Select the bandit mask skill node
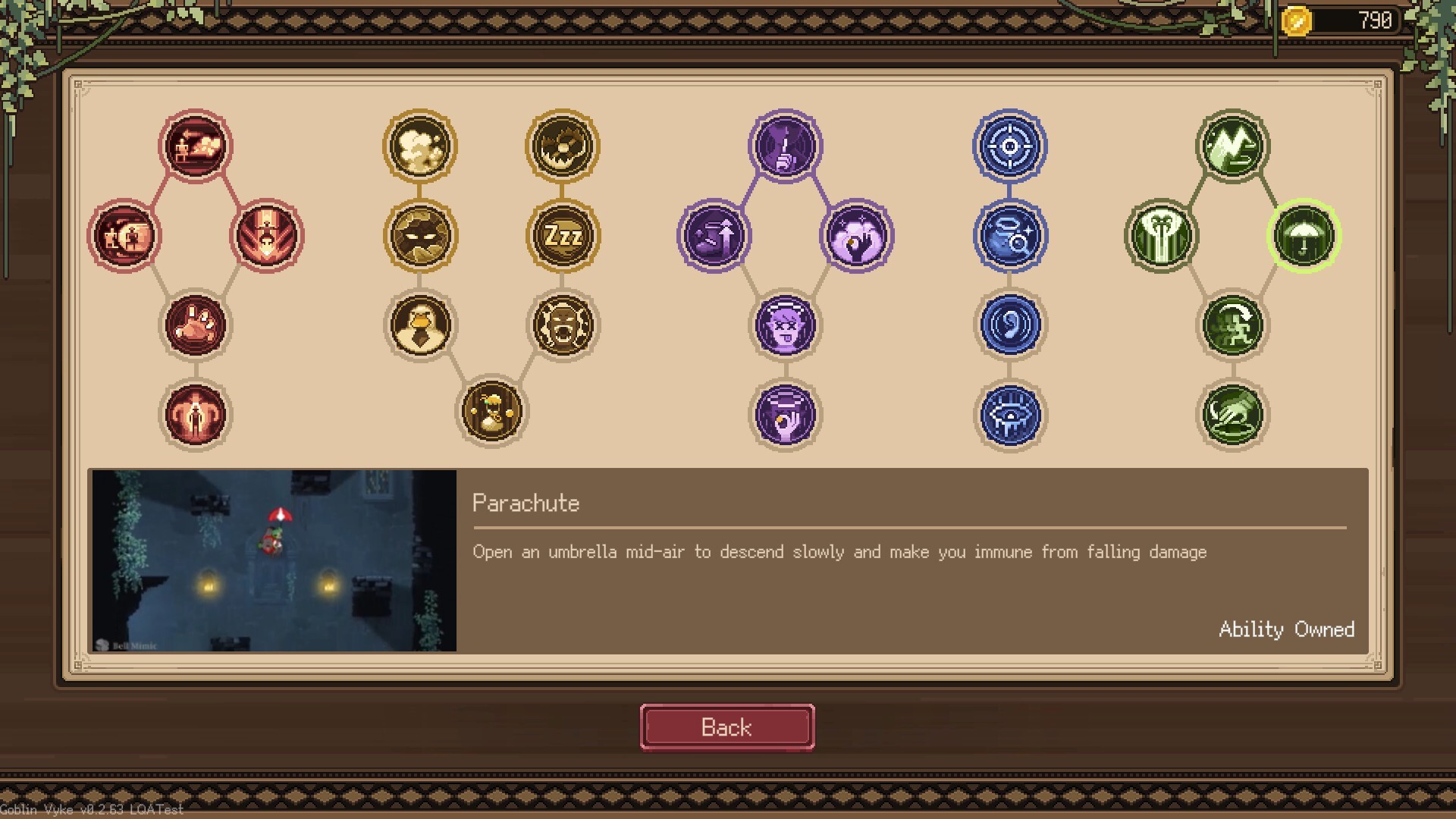This screenshot has width=1456, height=819. 419,236
